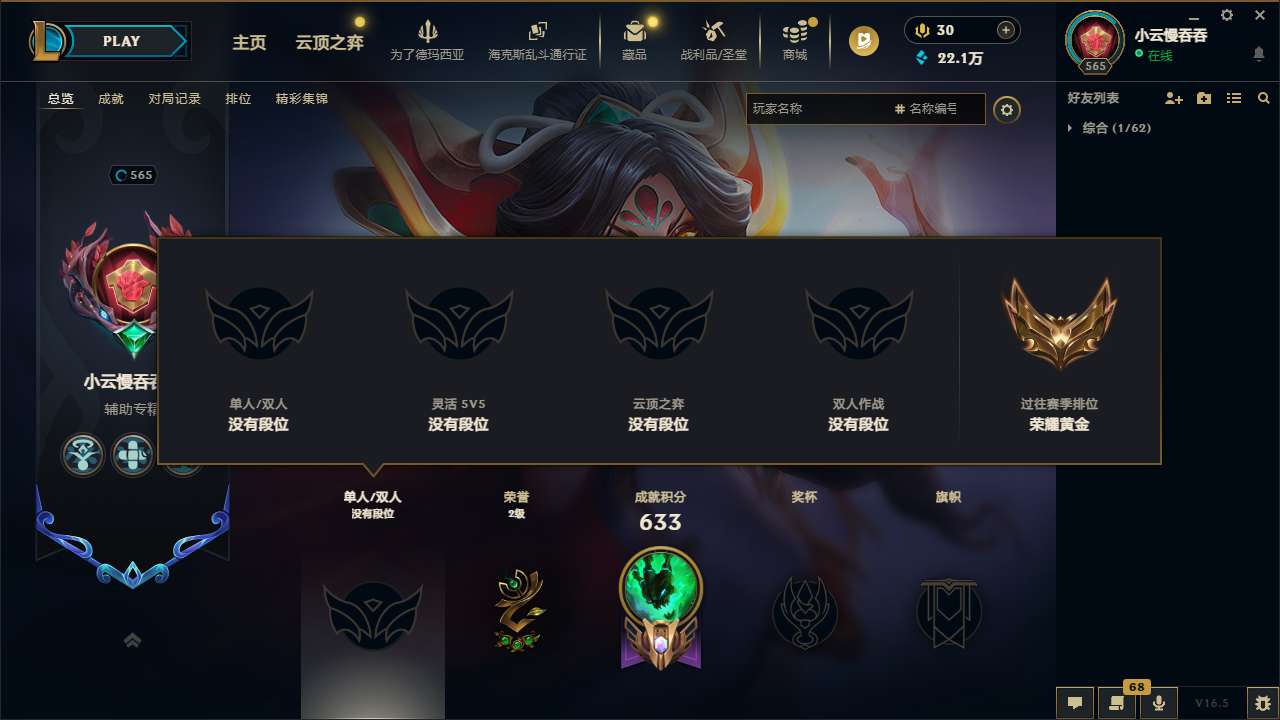
Task: Open the chat window icon
Action: (1074, 703)
